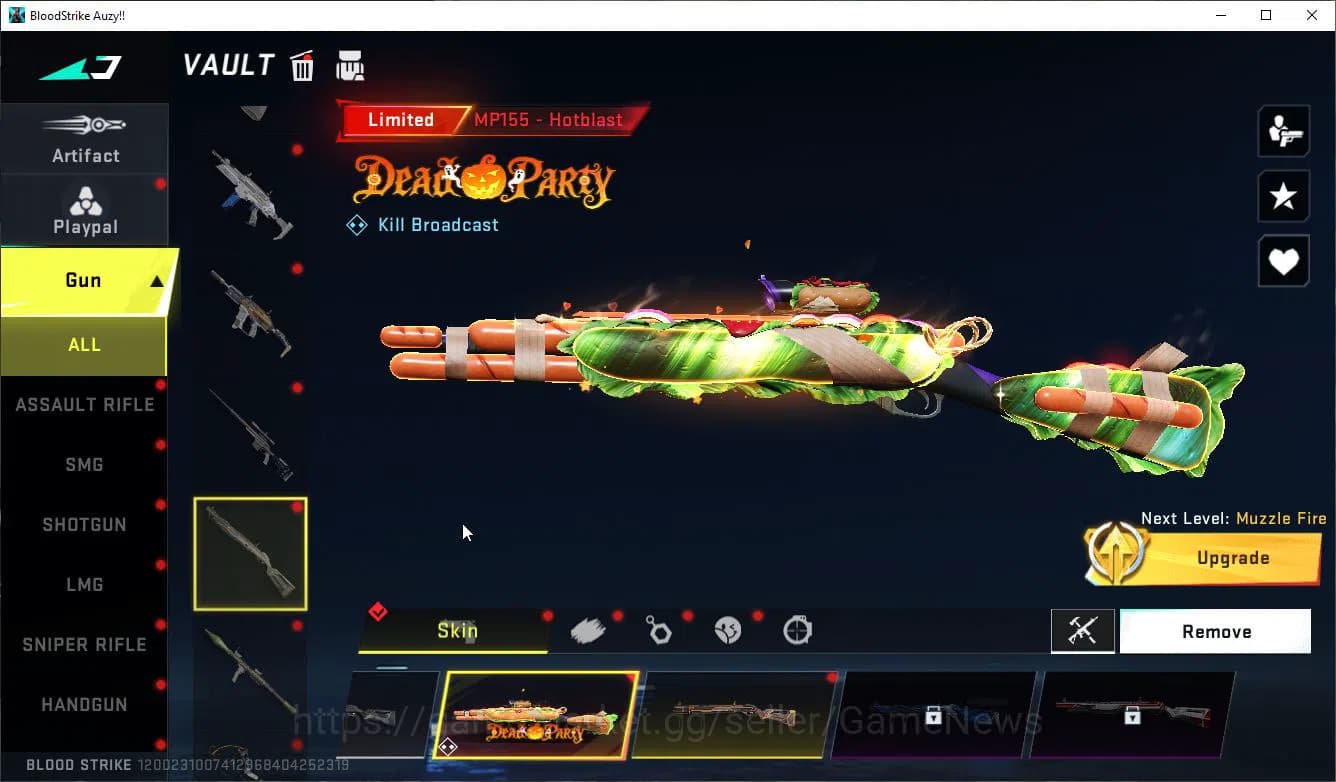Open the trash dismantle icon in Vault header
Screen dimensions: 1336x782
pos(302,65)
